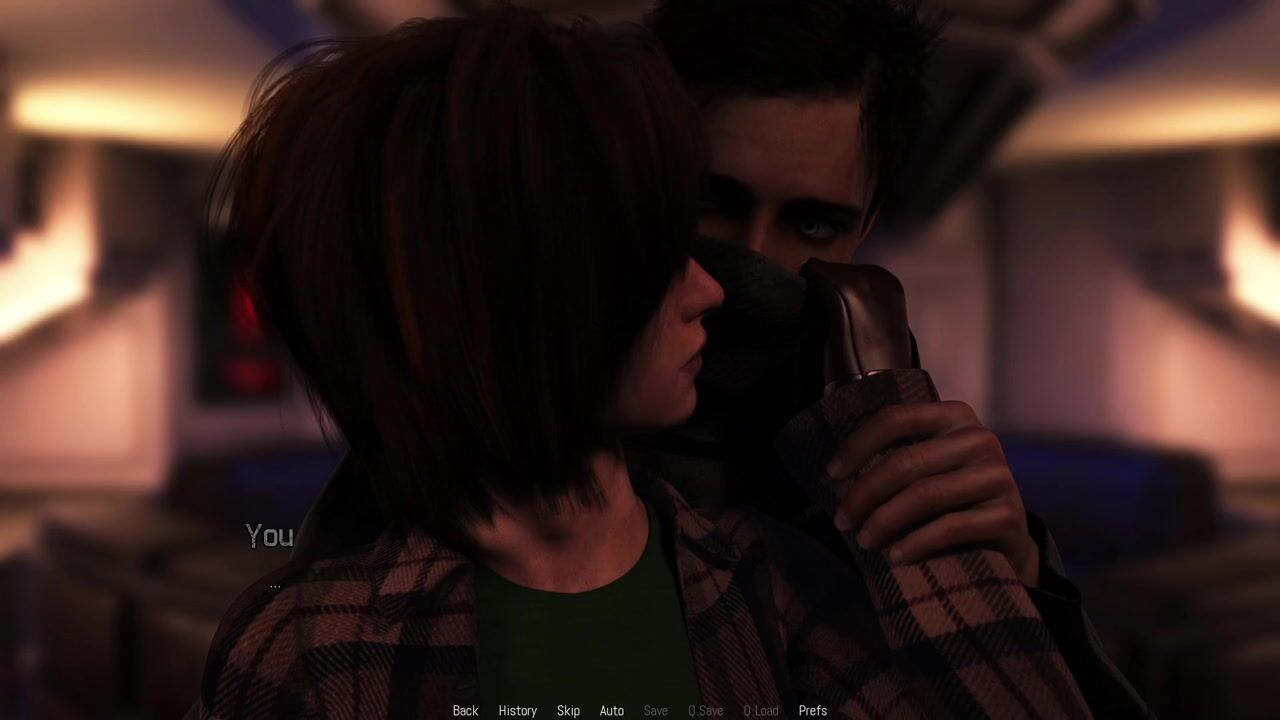Open the Save menu

click(655, 711)
